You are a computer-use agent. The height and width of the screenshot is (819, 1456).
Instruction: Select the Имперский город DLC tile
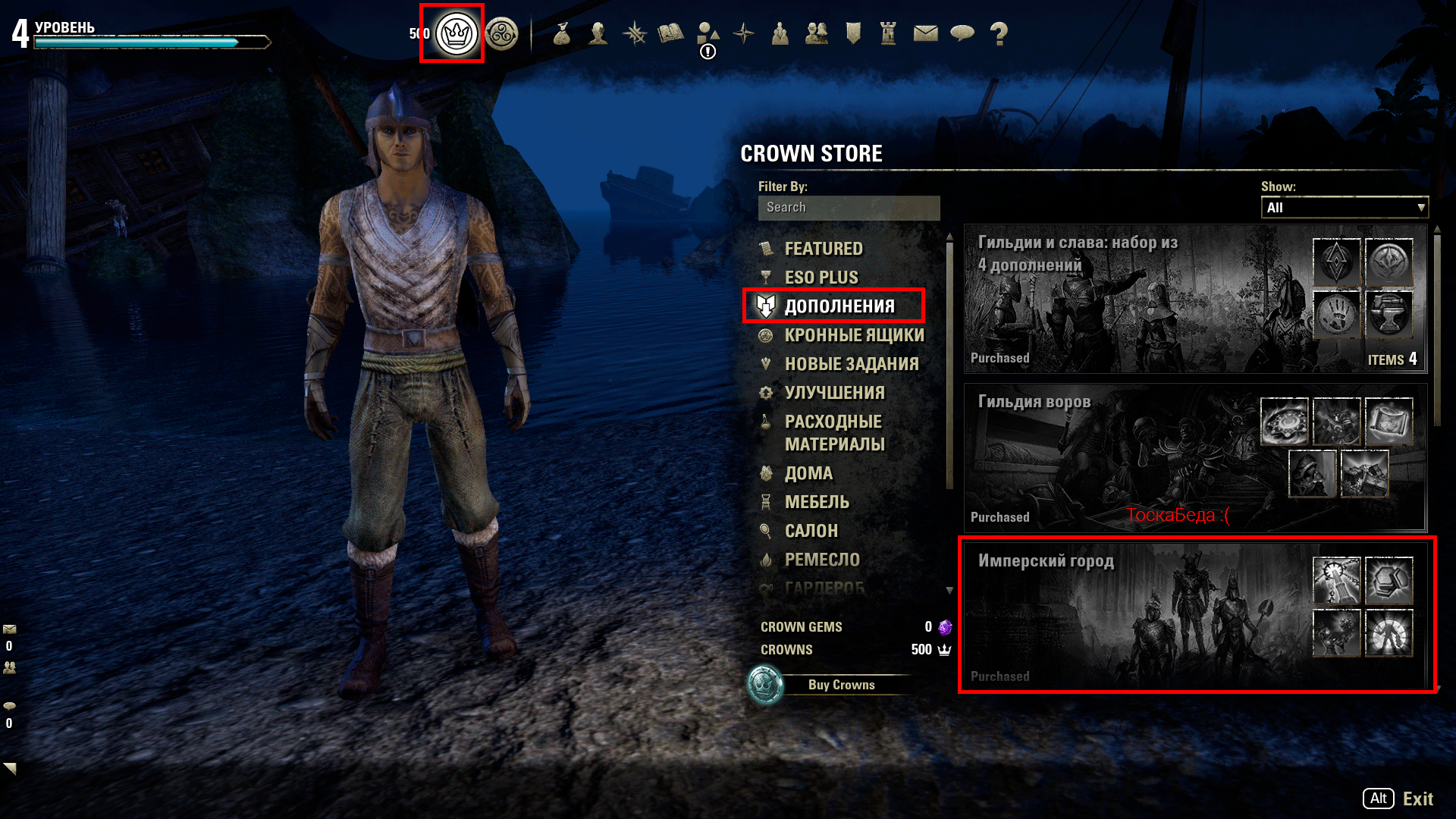1137,614
